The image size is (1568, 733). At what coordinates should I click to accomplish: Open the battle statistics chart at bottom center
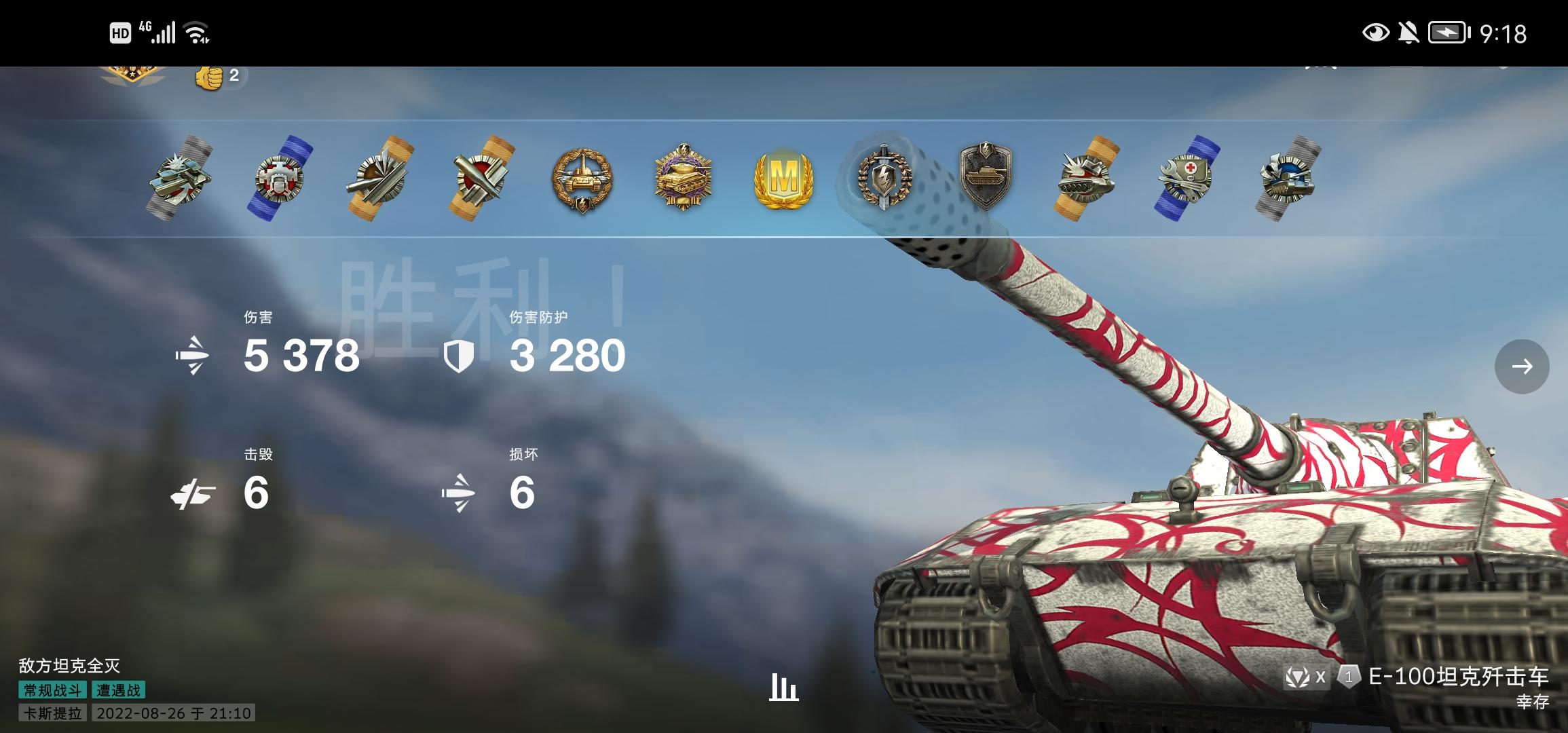tap(784, 689)
